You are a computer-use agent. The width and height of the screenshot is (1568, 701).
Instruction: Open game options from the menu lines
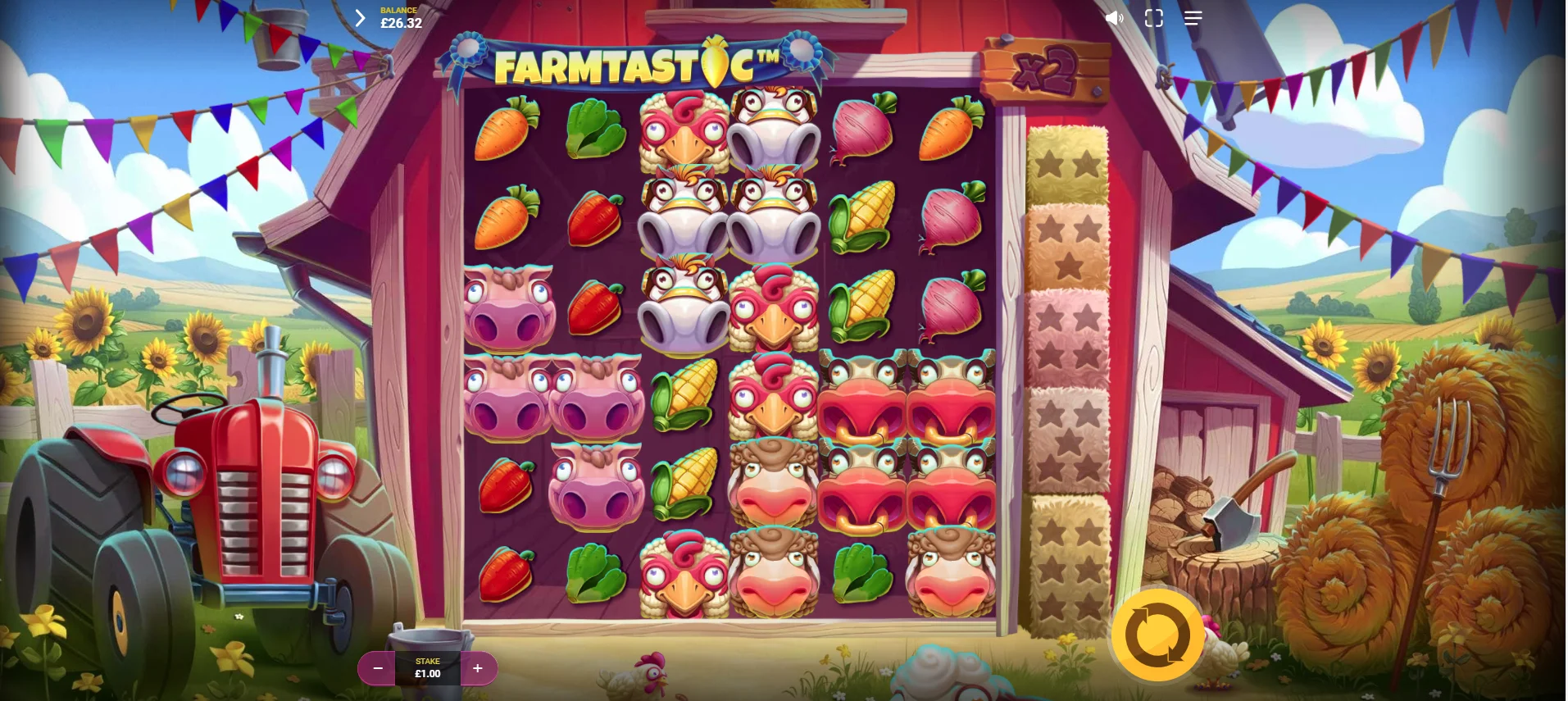[x=1193, y=17]
